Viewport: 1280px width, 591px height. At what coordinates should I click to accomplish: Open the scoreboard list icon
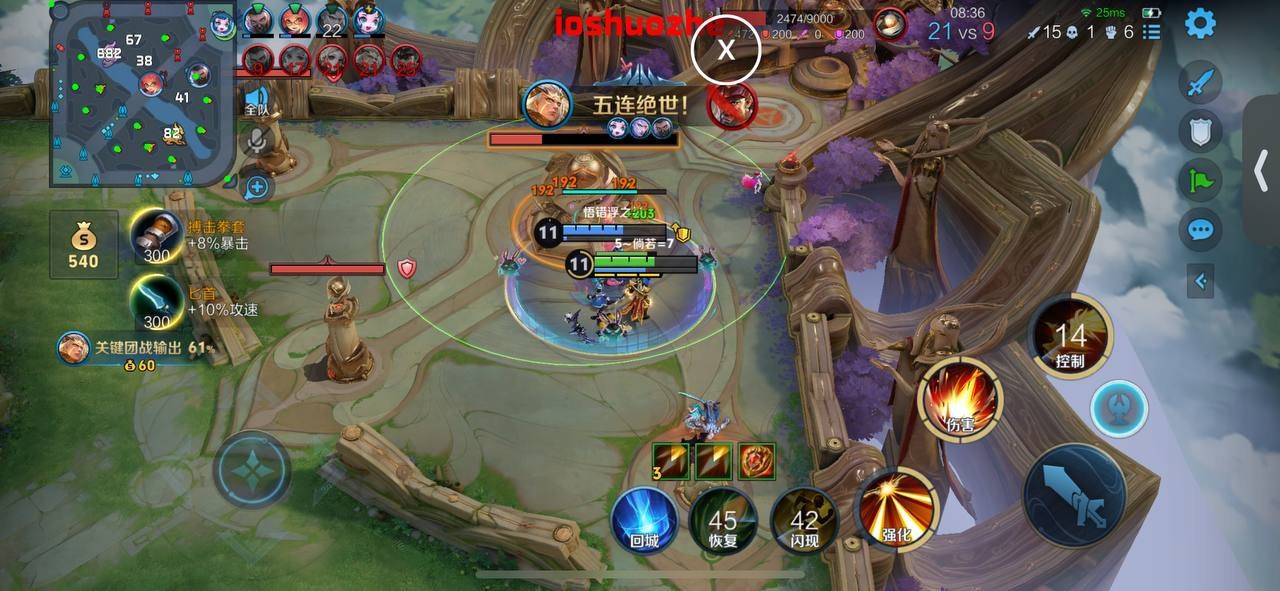tap(1152, 32)
